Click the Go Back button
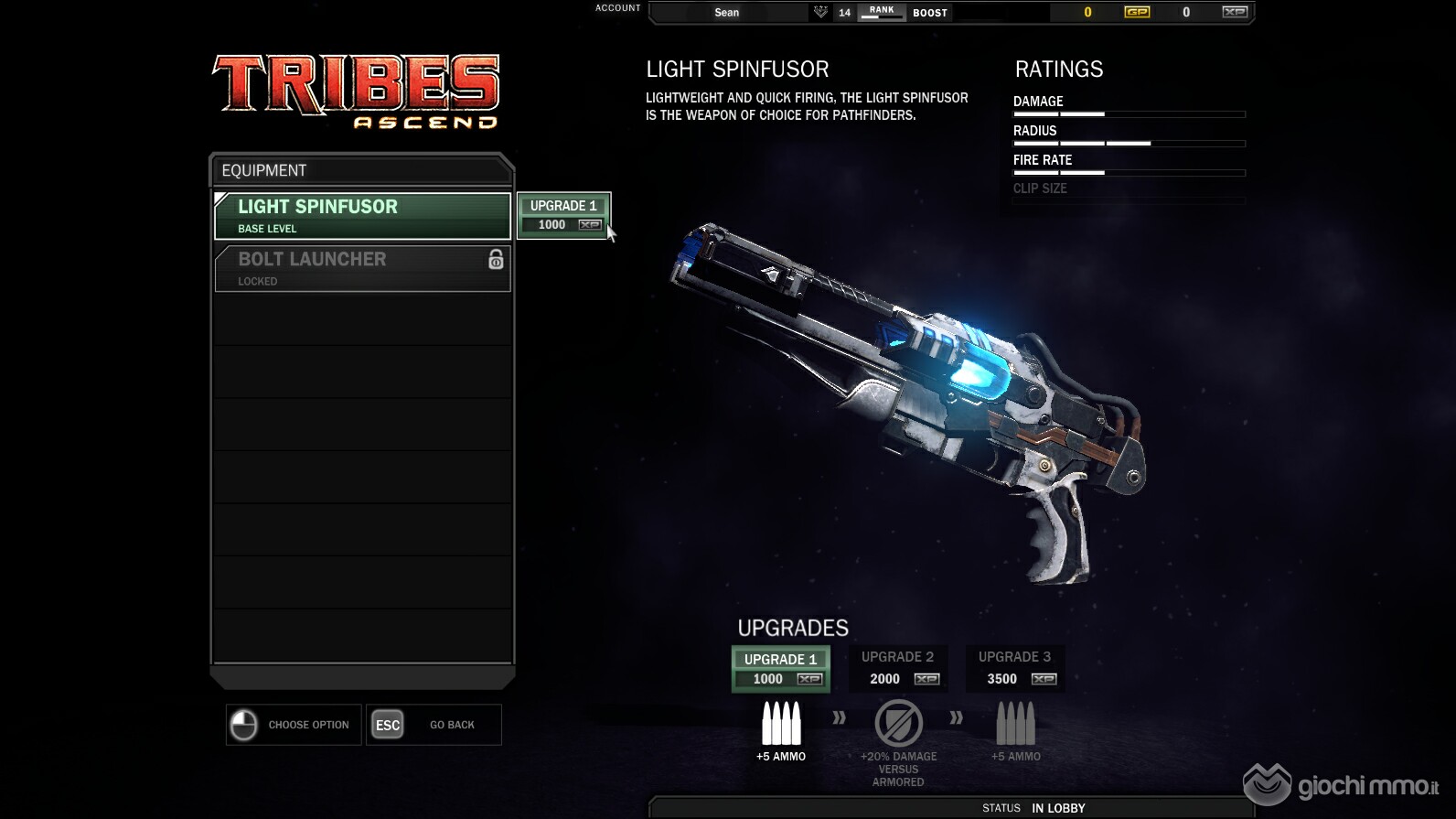The width and height of the screenshot is (1456, 819). (x=434, y=725)
